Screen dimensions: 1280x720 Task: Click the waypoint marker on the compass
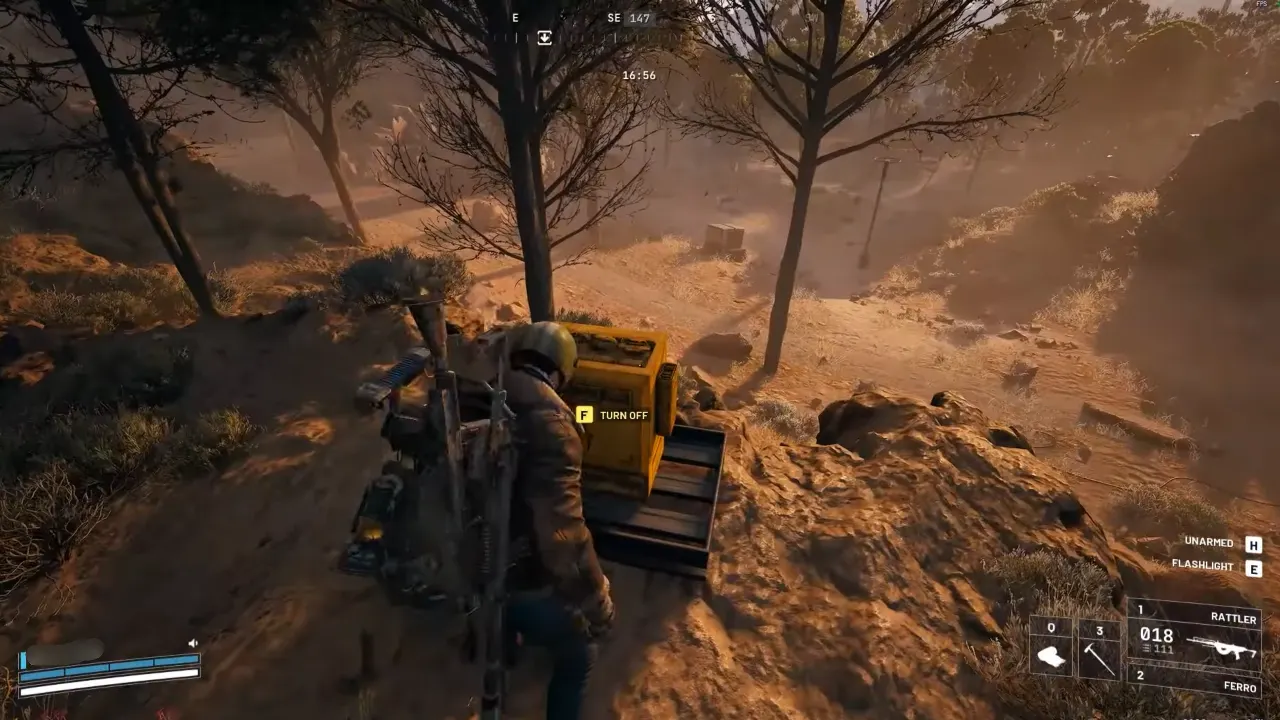pos(545,37)
